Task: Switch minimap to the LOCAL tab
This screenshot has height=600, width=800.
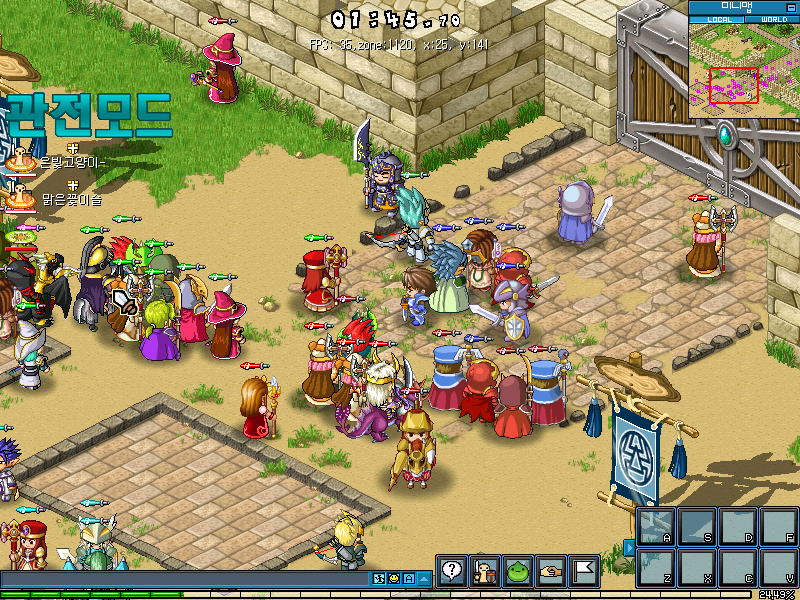Action: point(719,19)
